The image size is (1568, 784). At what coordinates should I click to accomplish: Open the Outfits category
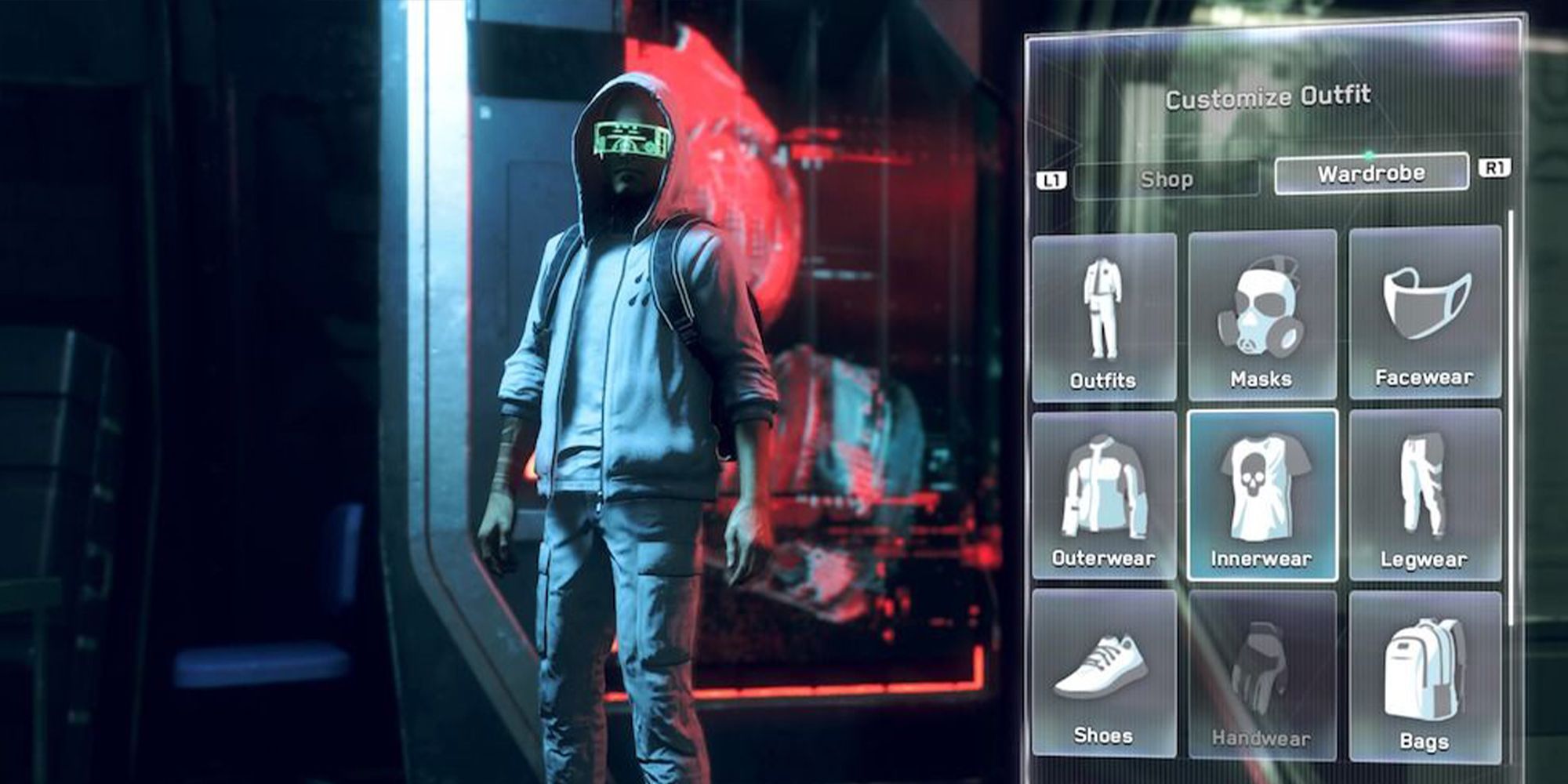1104,314
